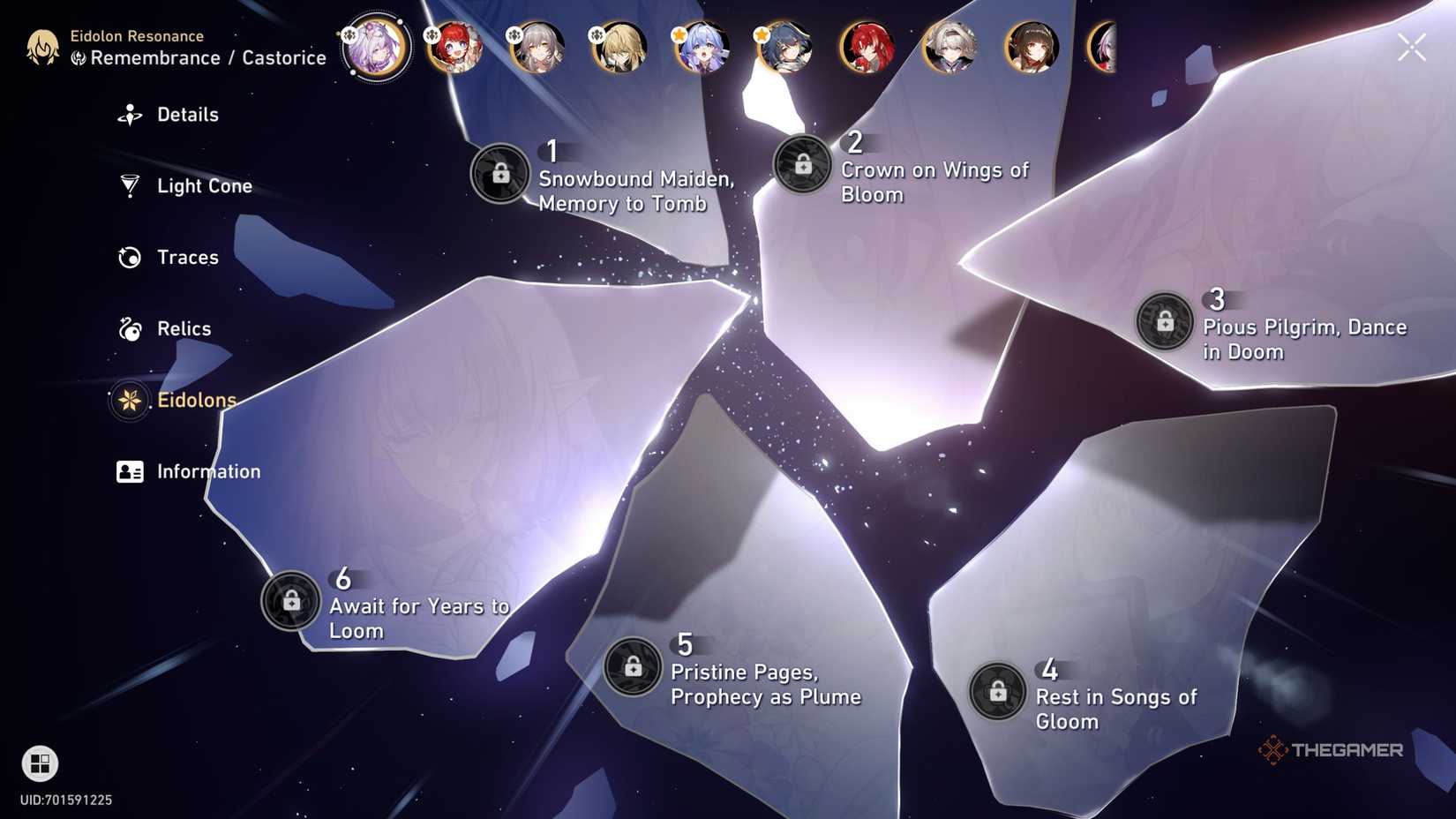Click the padlock on Eidolon 1
1456x819 pixels.
click(500, 174)
